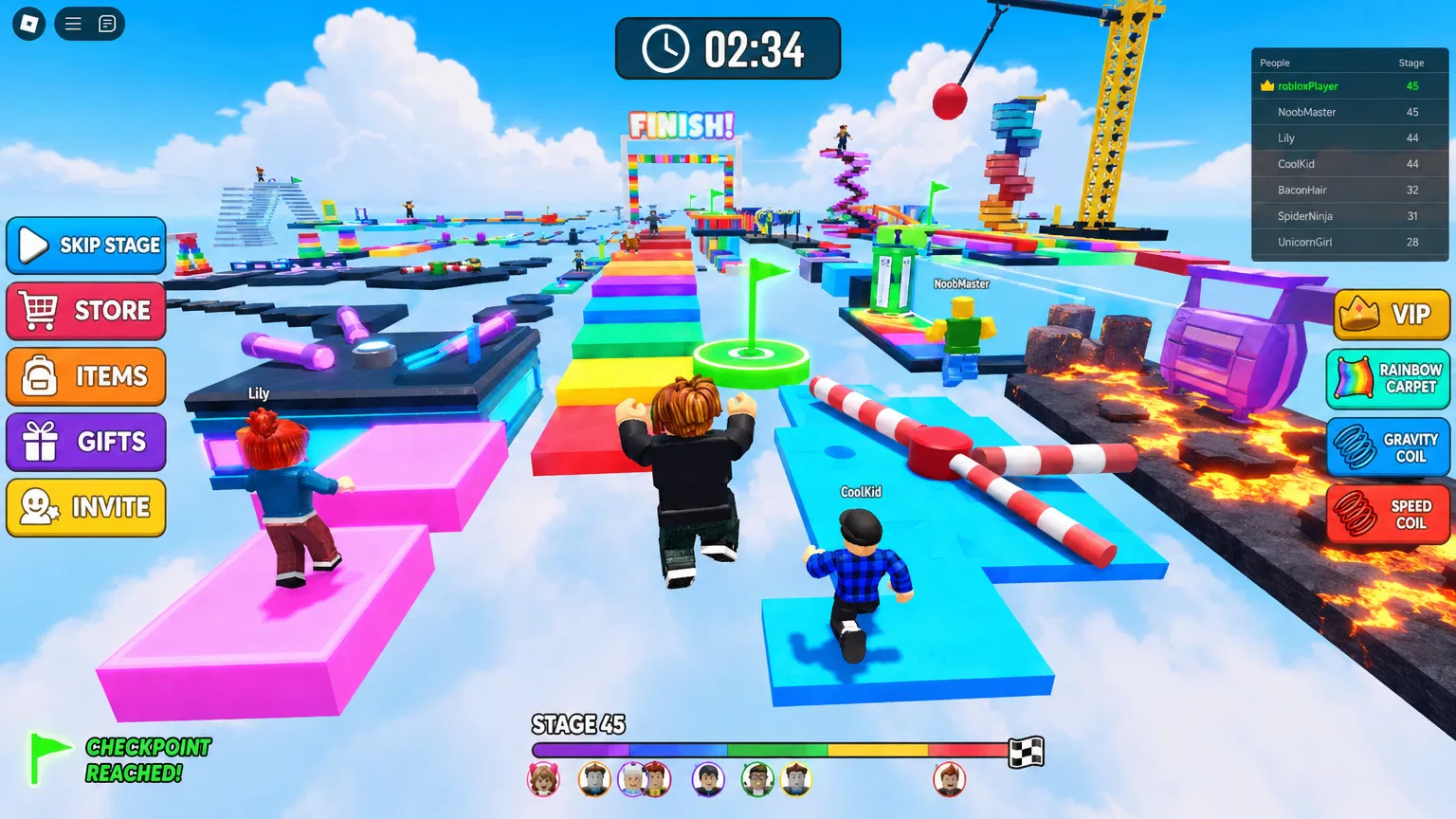Image resolution: width=1456 pixels, height=819 pixels.
Task: Select the Gravity Coil spring icon
Action: click(1356, 446)
